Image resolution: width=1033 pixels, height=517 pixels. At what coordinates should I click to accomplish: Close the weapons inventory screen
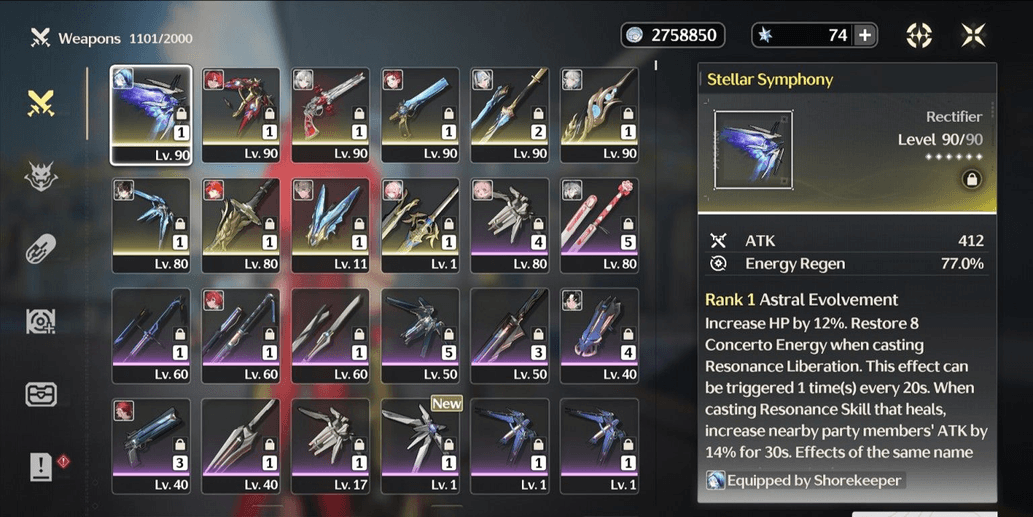[972, 35]
